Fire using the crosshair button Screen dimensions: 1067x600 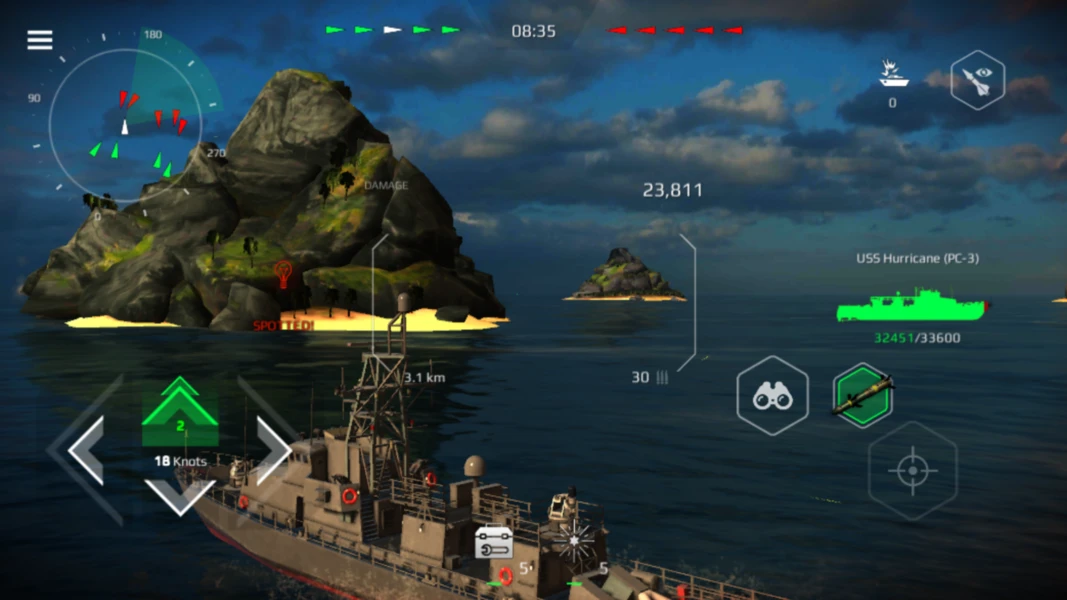tap(912, 471)
